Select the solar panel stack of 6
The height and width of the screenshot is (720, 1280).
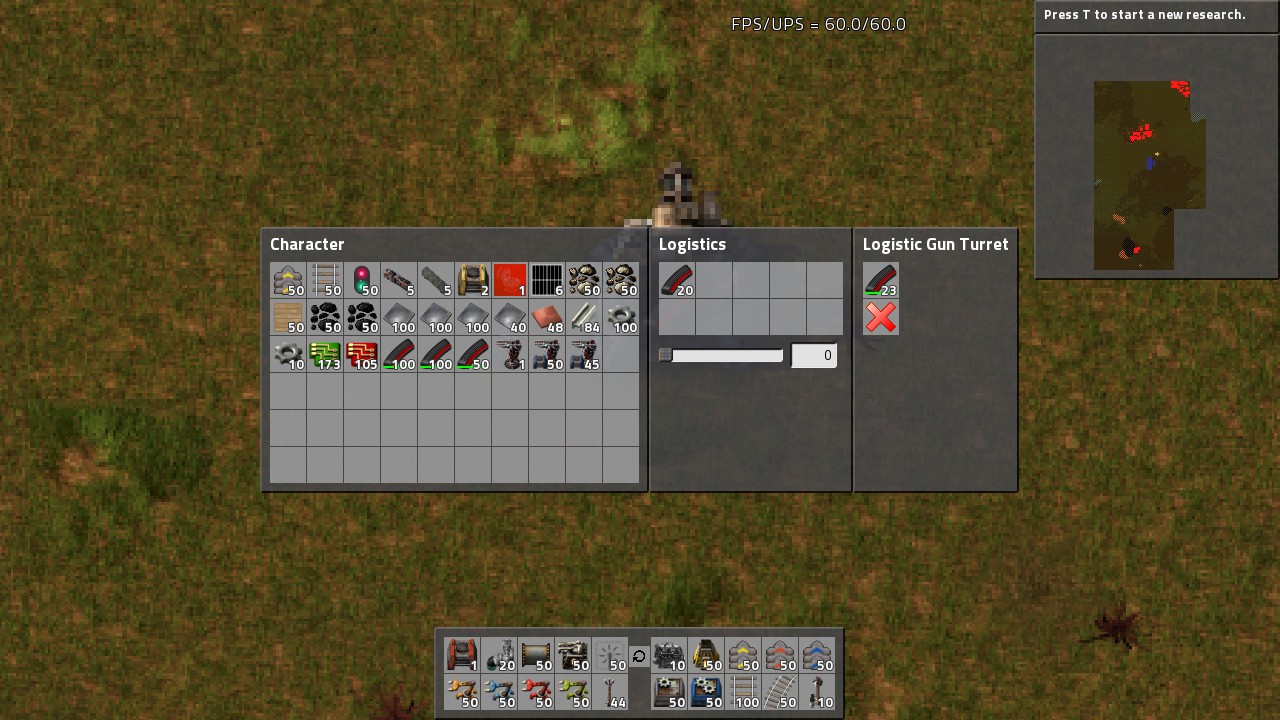547,280
